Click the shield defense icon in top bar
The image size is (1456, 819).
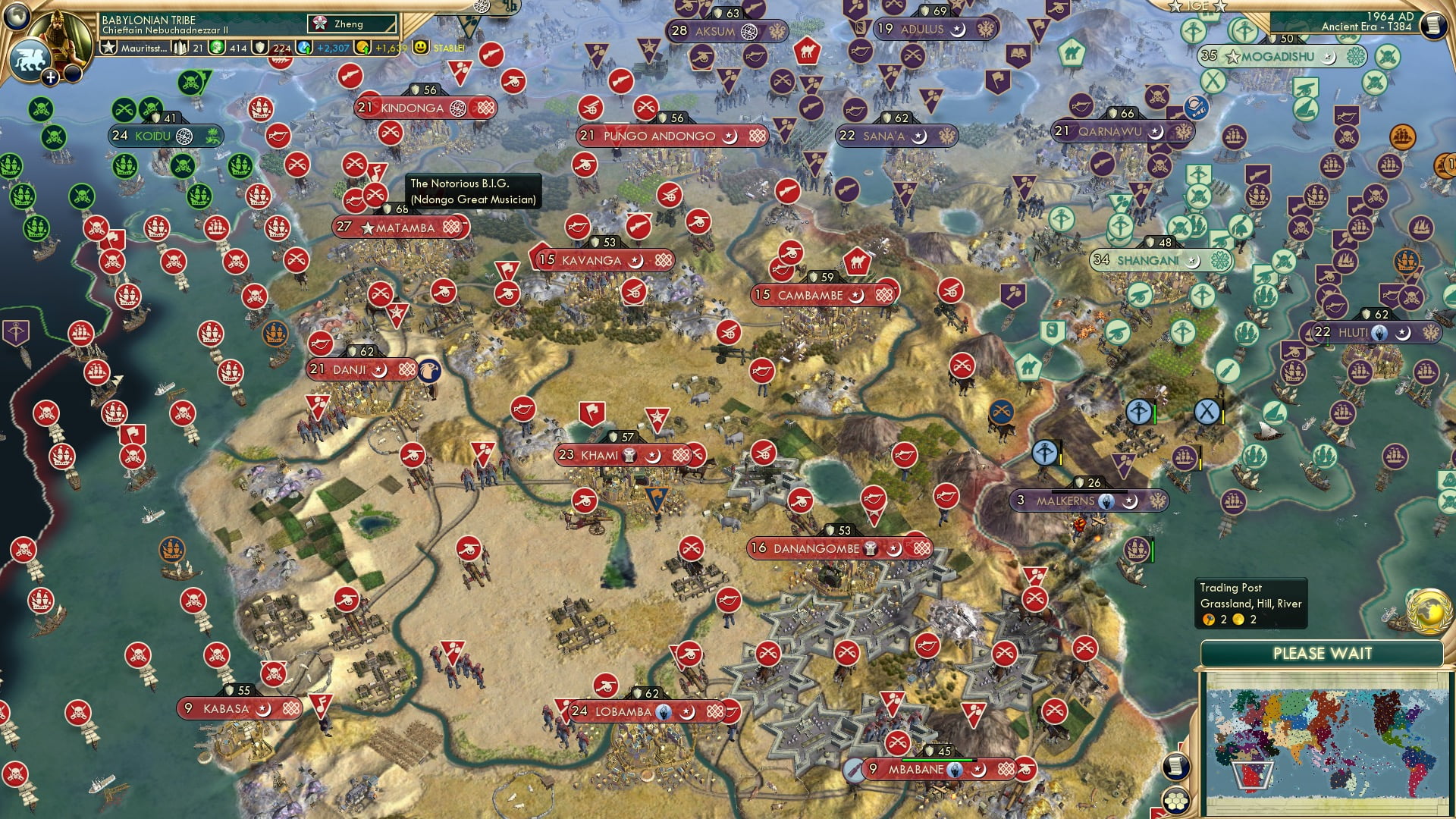pos(260,49)
